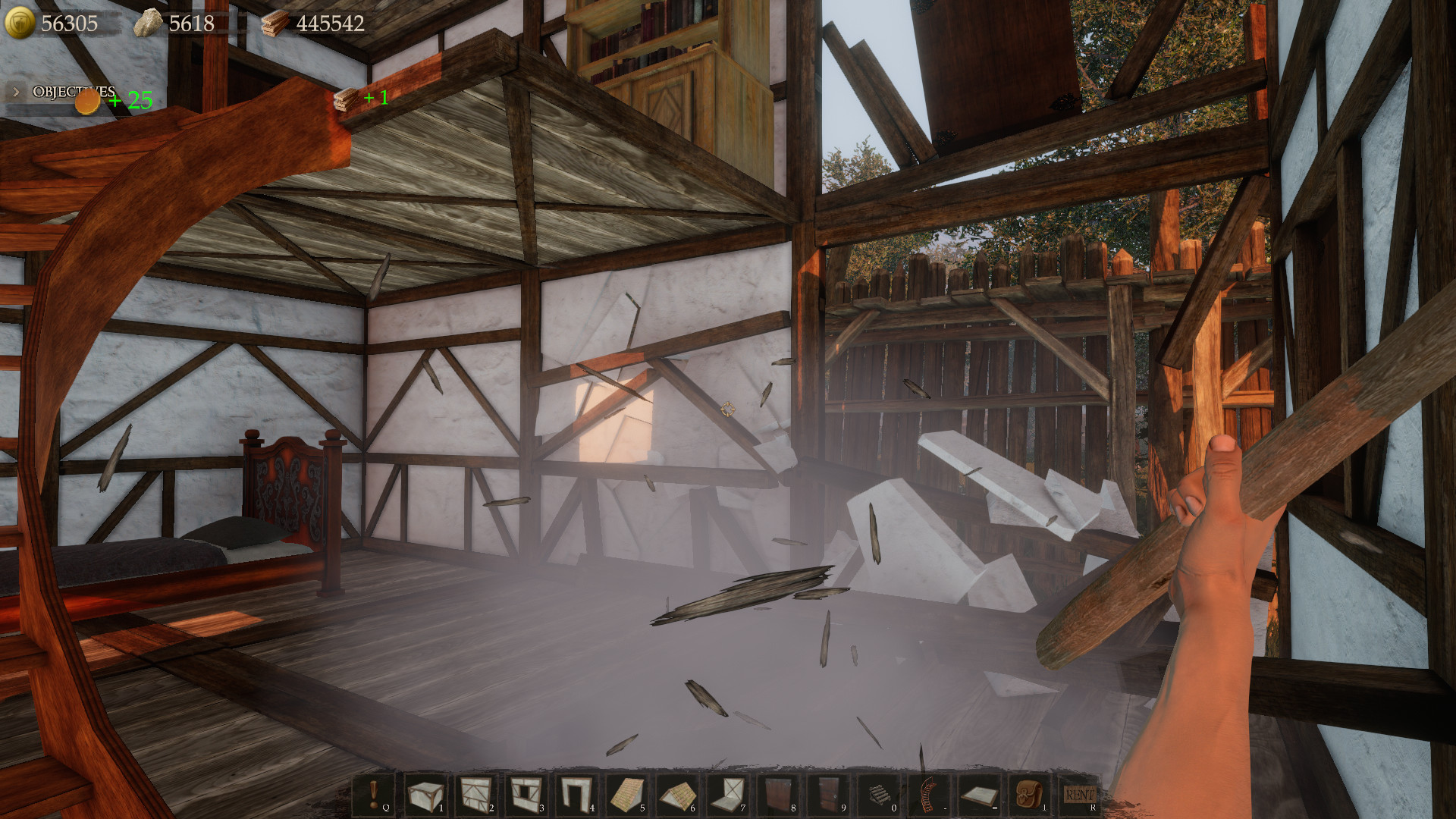Select the wooden door in slot 9

coord(828,794)
